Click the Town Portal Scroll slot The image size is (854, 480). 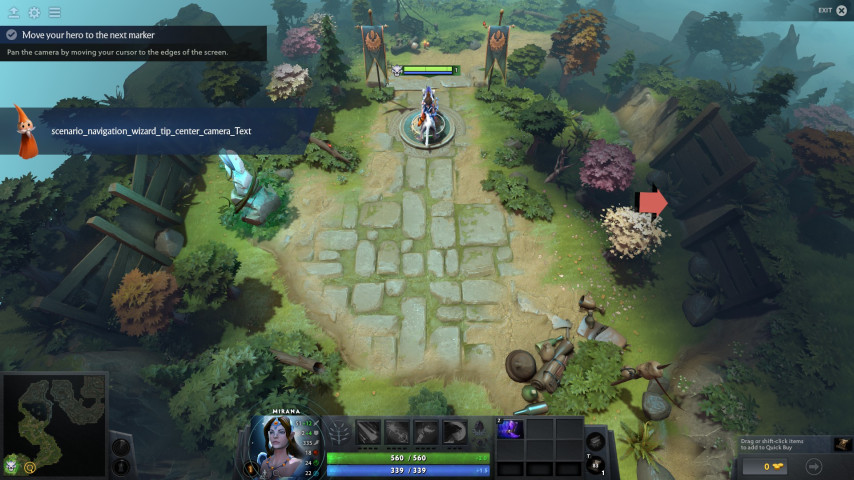tap(595, 465)
